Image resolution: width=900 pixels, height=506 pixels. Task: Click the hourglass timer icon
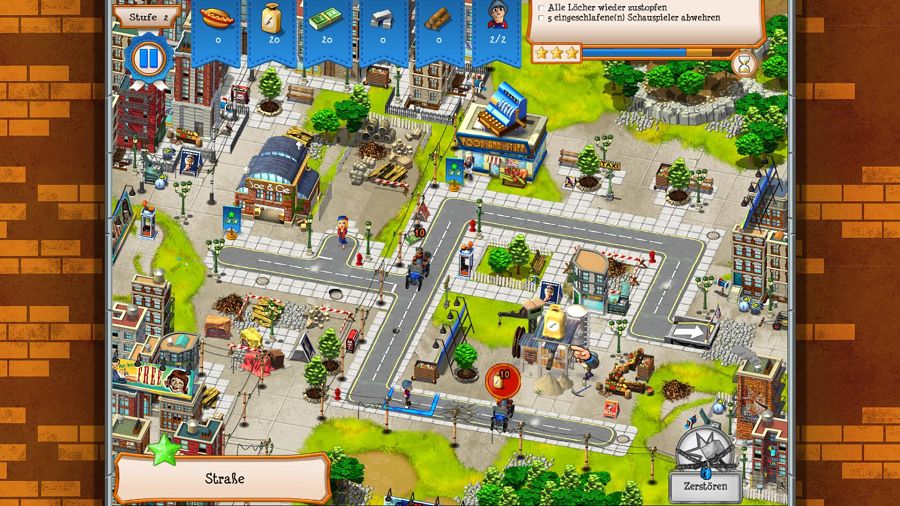click(745, 63)
